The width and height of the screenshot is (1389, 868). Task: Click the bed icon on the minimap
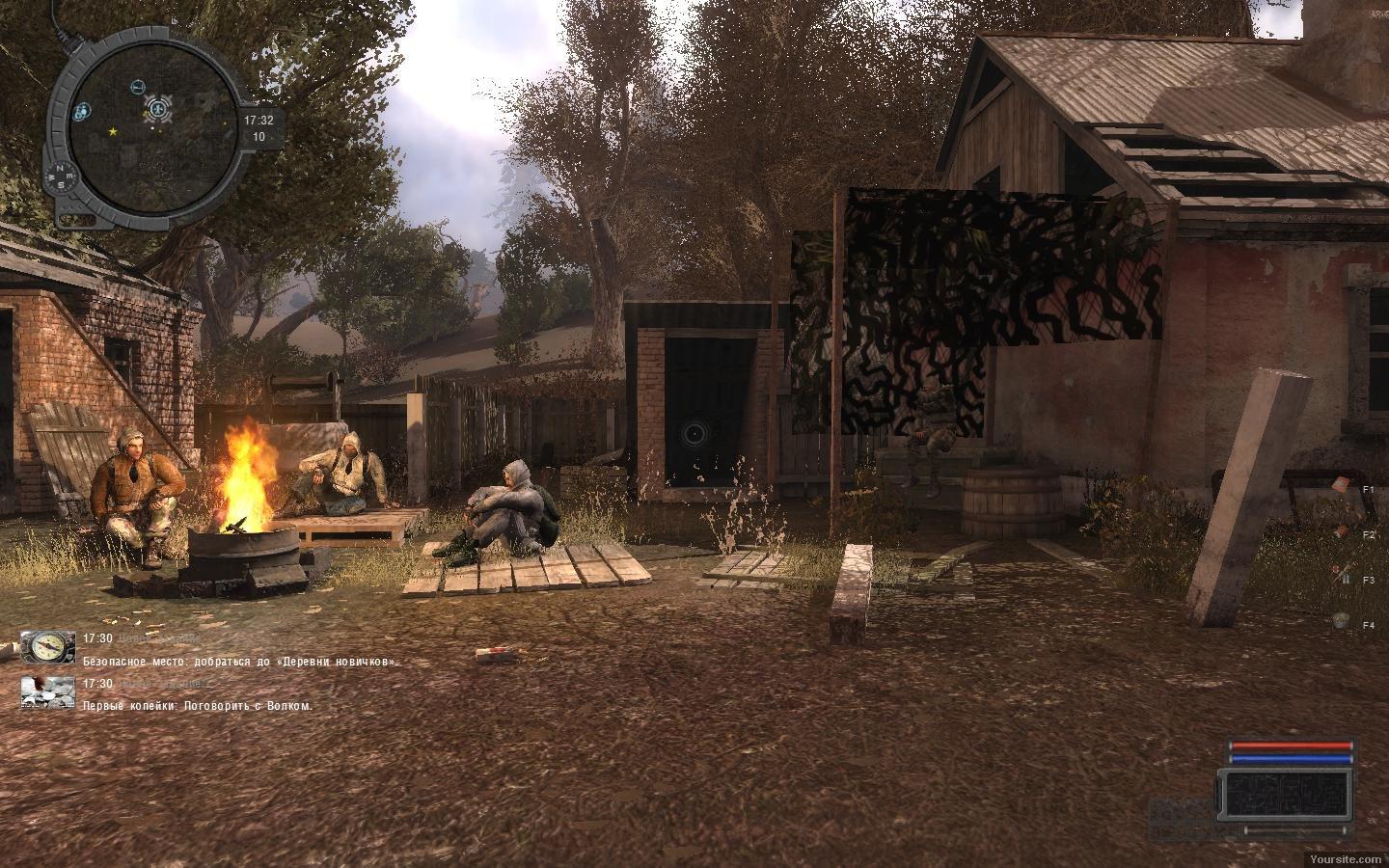137,87
